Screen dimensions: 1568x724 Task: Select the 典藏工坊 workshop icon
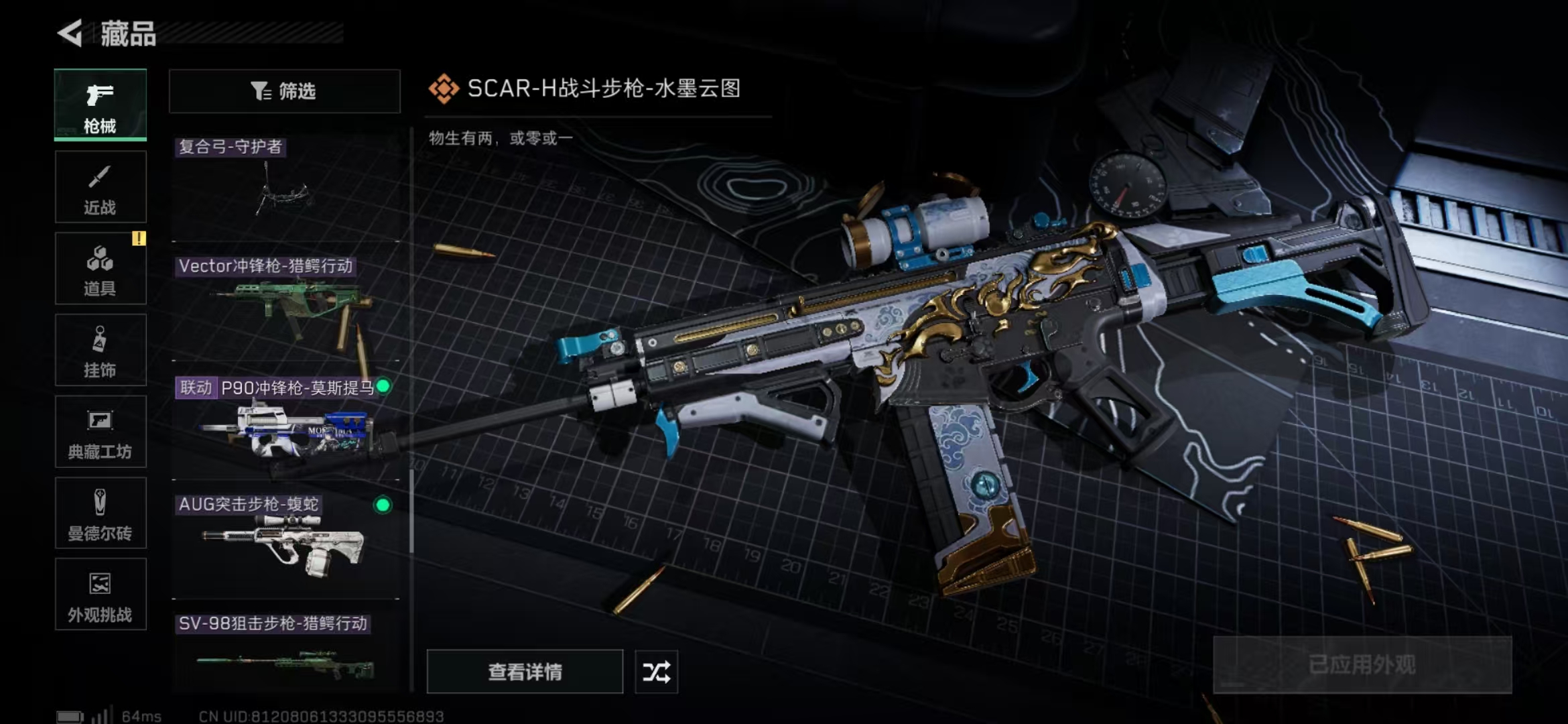pos(99,432)
